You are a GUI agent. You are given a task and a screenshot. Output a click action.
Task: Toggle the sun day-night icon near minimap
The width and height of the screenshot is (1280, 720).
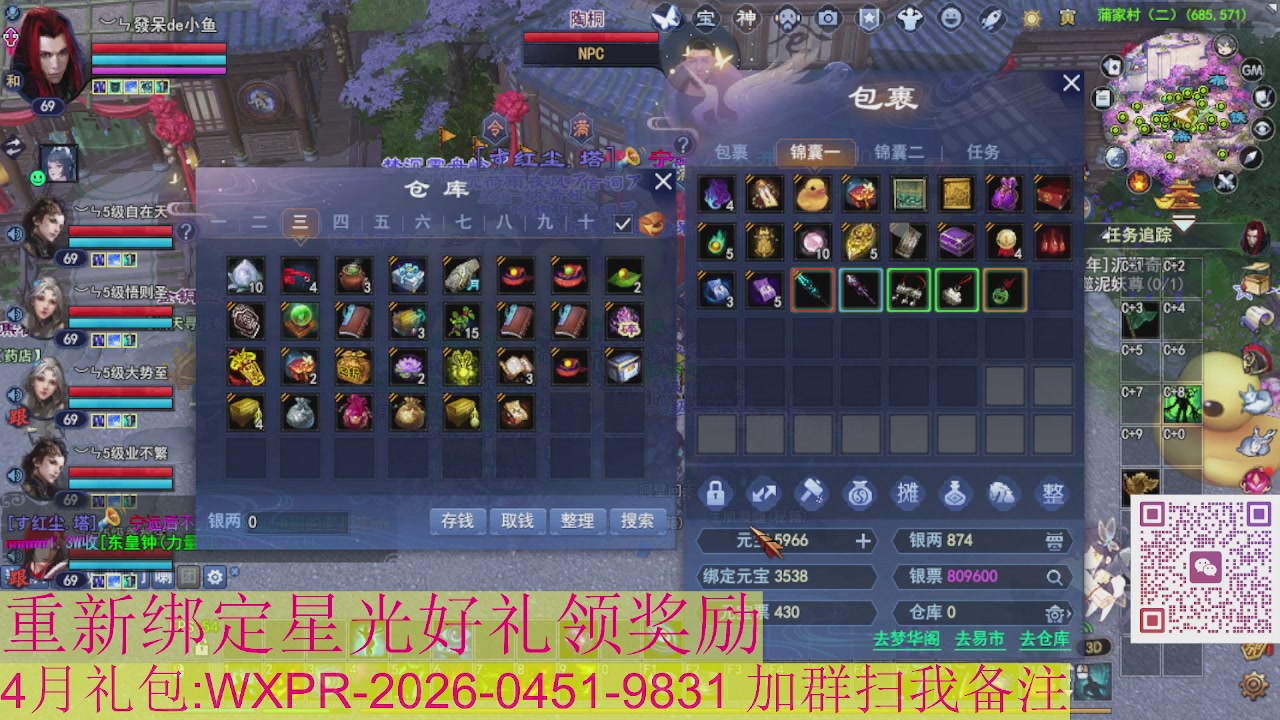(x=1032, y=18)
